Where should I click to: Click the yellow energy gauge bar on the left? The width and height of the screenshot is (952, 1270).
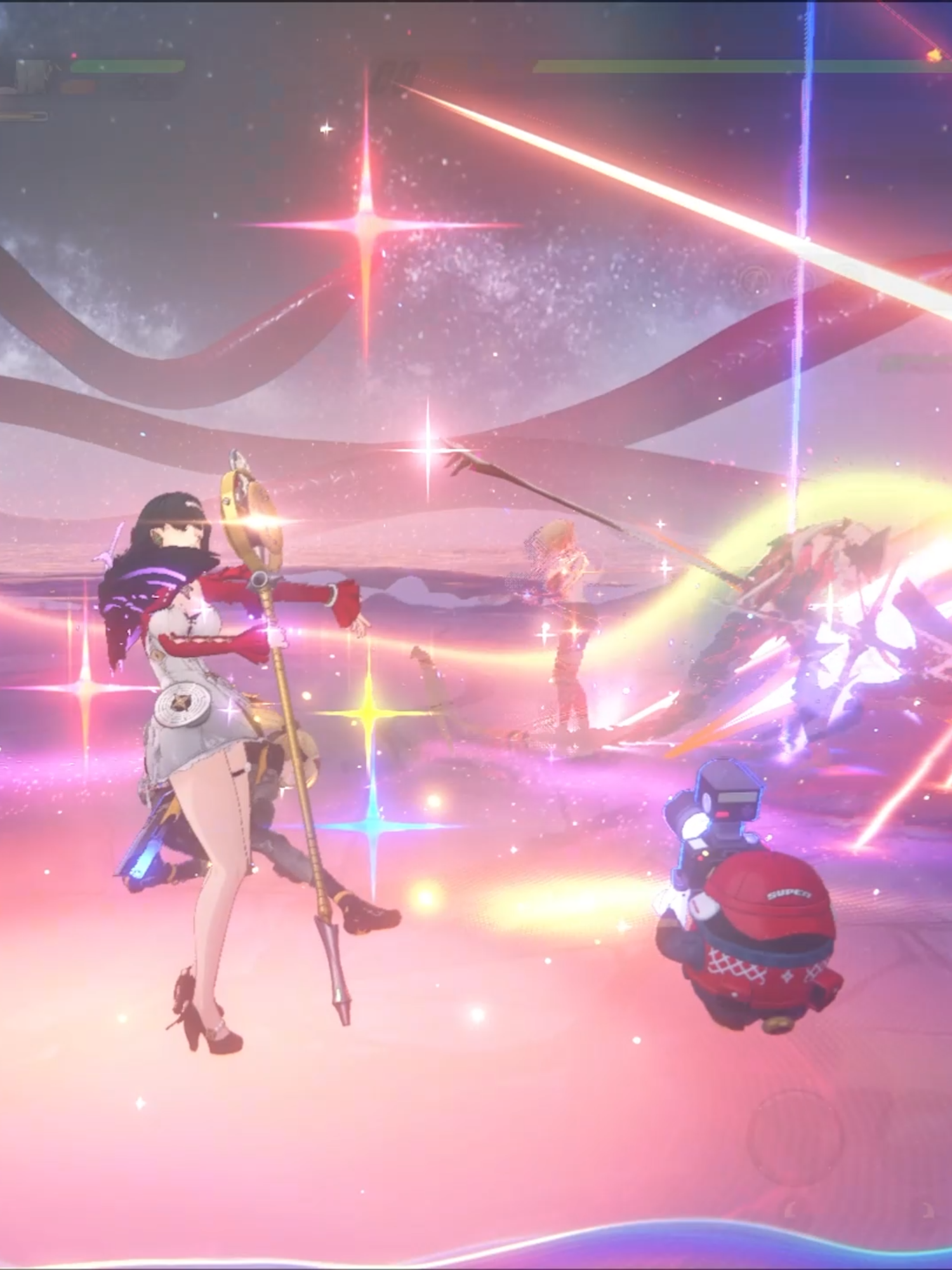pyautogui.click(x=22, y=114)
